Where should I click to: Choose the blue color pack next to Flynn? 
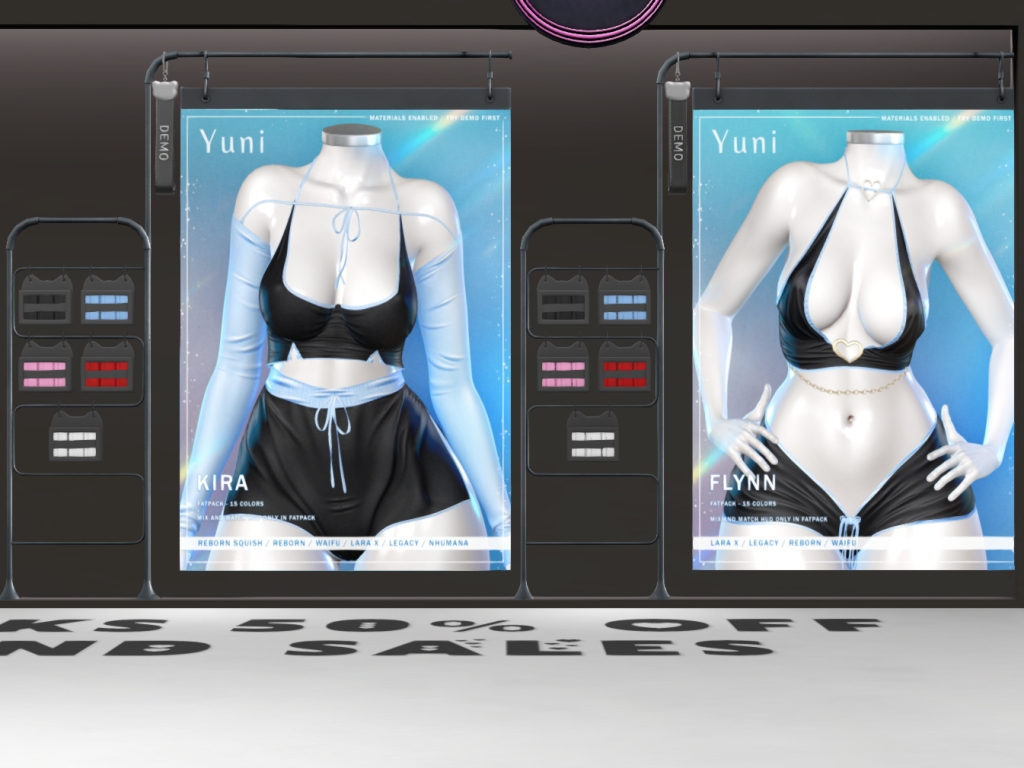(624, 300)
